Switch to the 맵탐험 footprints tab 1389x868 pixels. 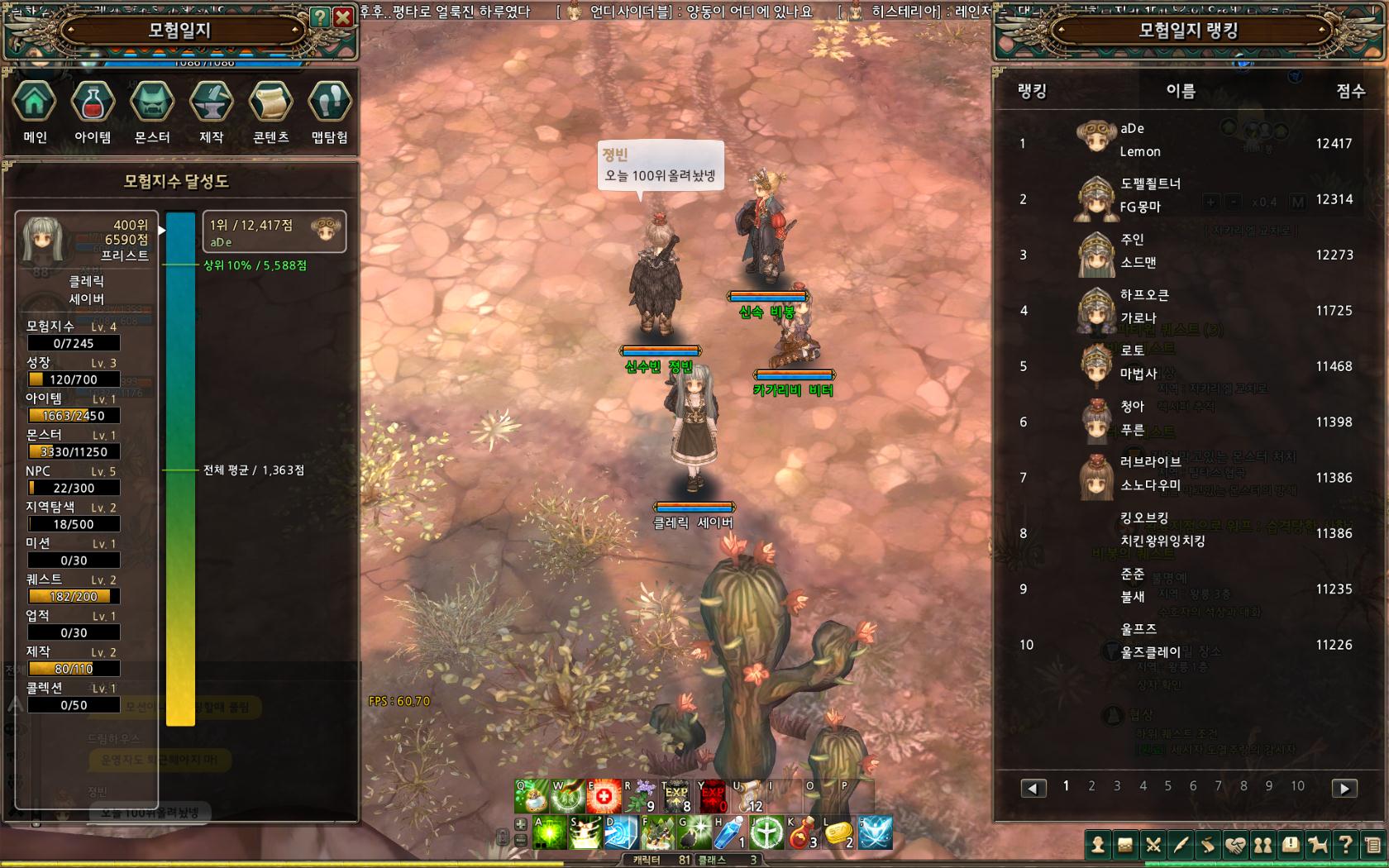coord(330,103)
